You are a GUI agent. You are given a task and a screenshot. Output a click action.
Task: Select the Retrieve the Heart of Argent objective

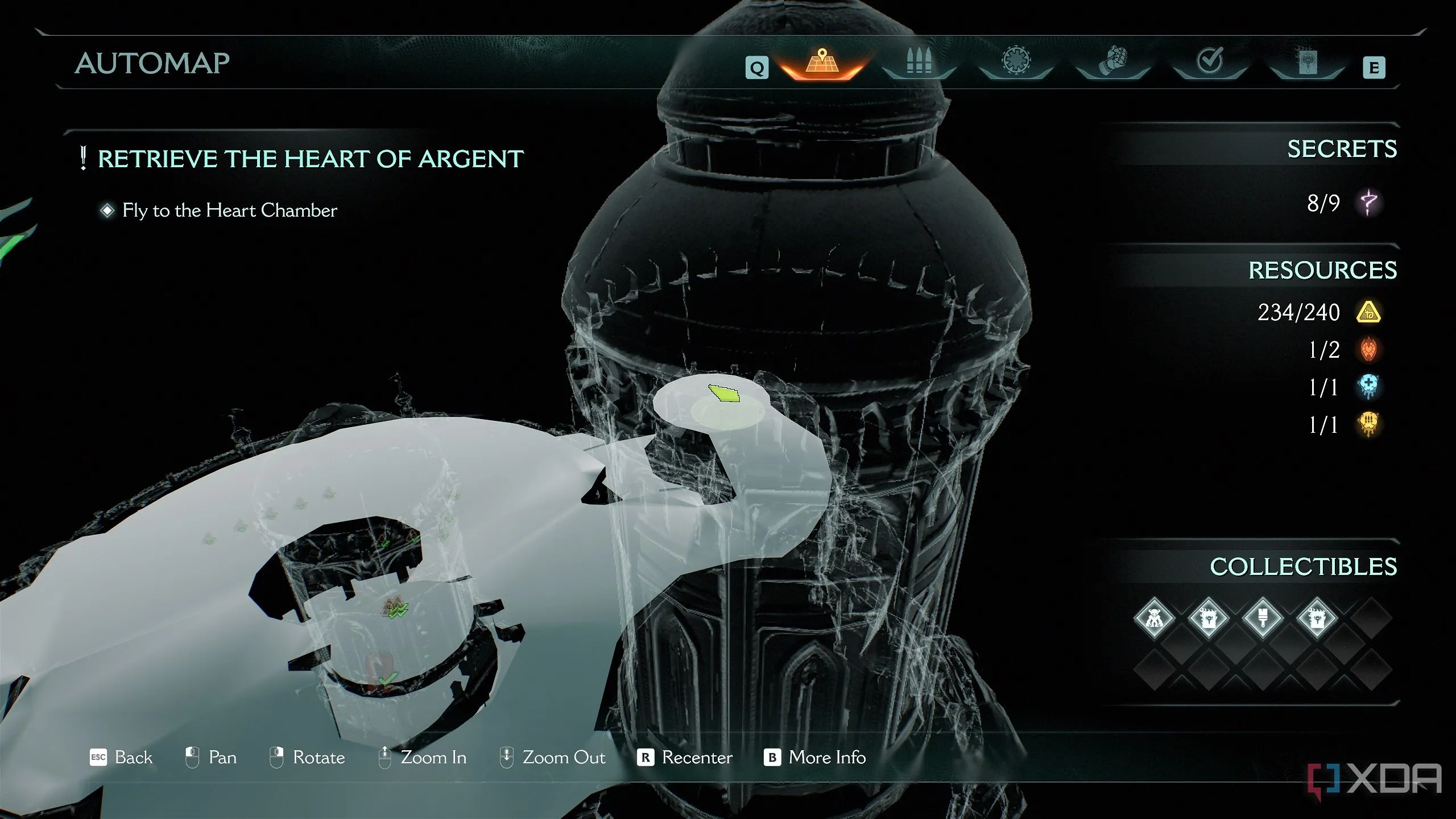tap(310, 159)
